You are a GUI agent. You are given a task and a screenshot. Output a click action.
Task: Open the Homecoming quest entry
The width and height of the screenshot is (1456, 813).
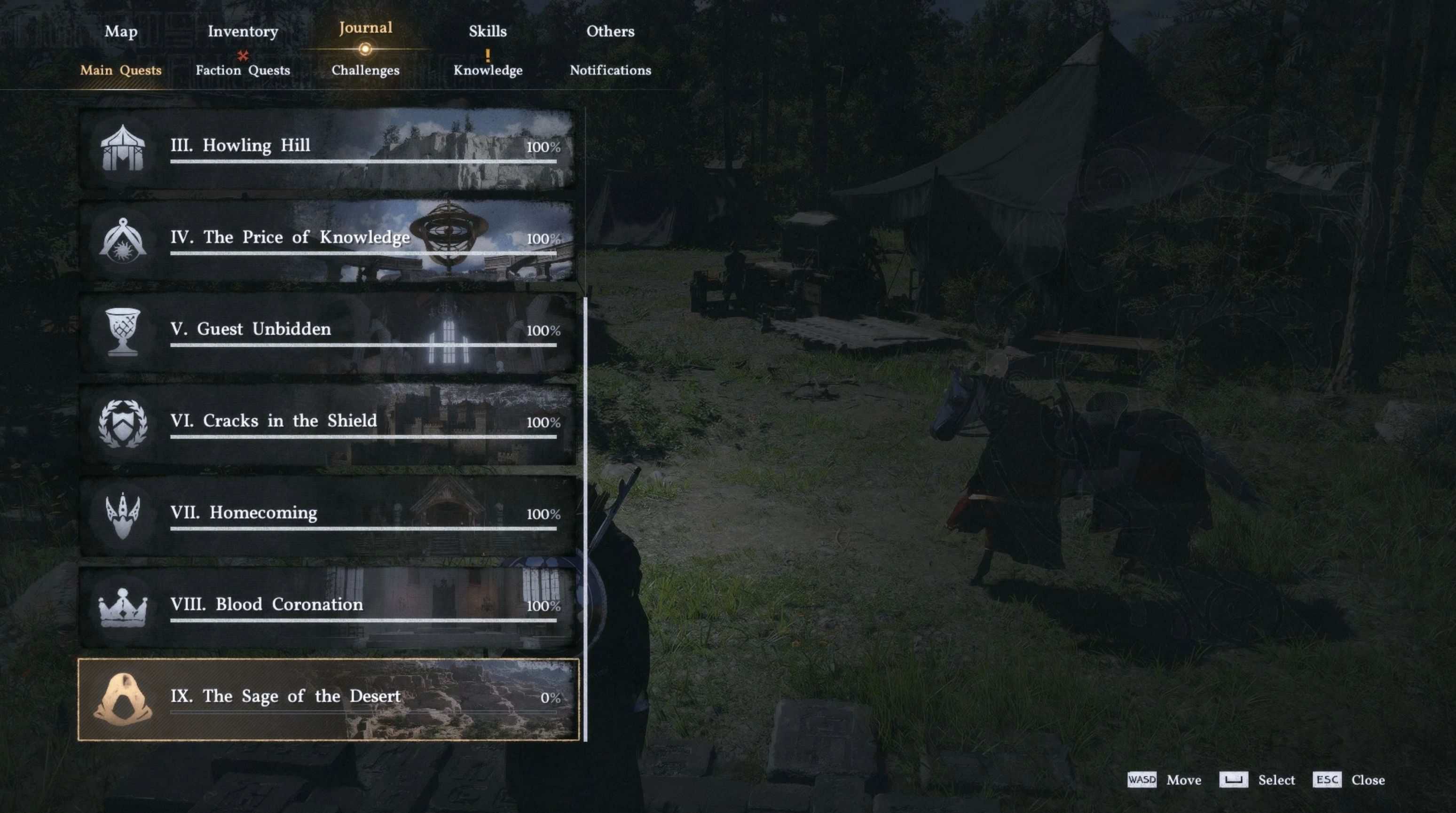pyautogui.click(x=328, y=515)
